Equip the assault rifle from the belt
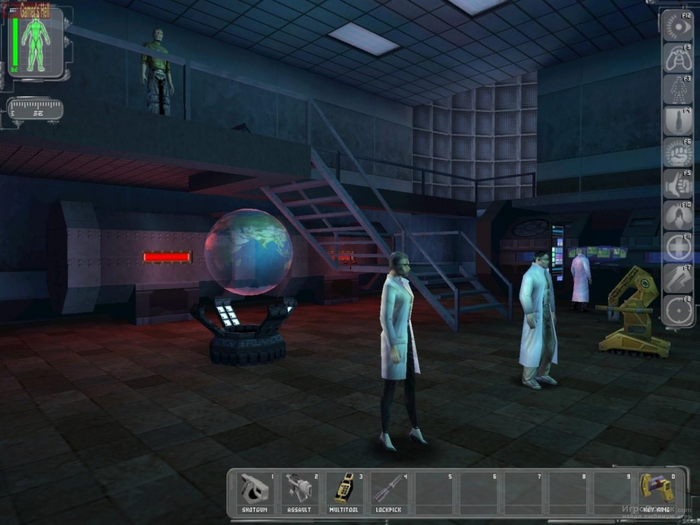Viewport: 700px width, 525px height. pos(300,492)
